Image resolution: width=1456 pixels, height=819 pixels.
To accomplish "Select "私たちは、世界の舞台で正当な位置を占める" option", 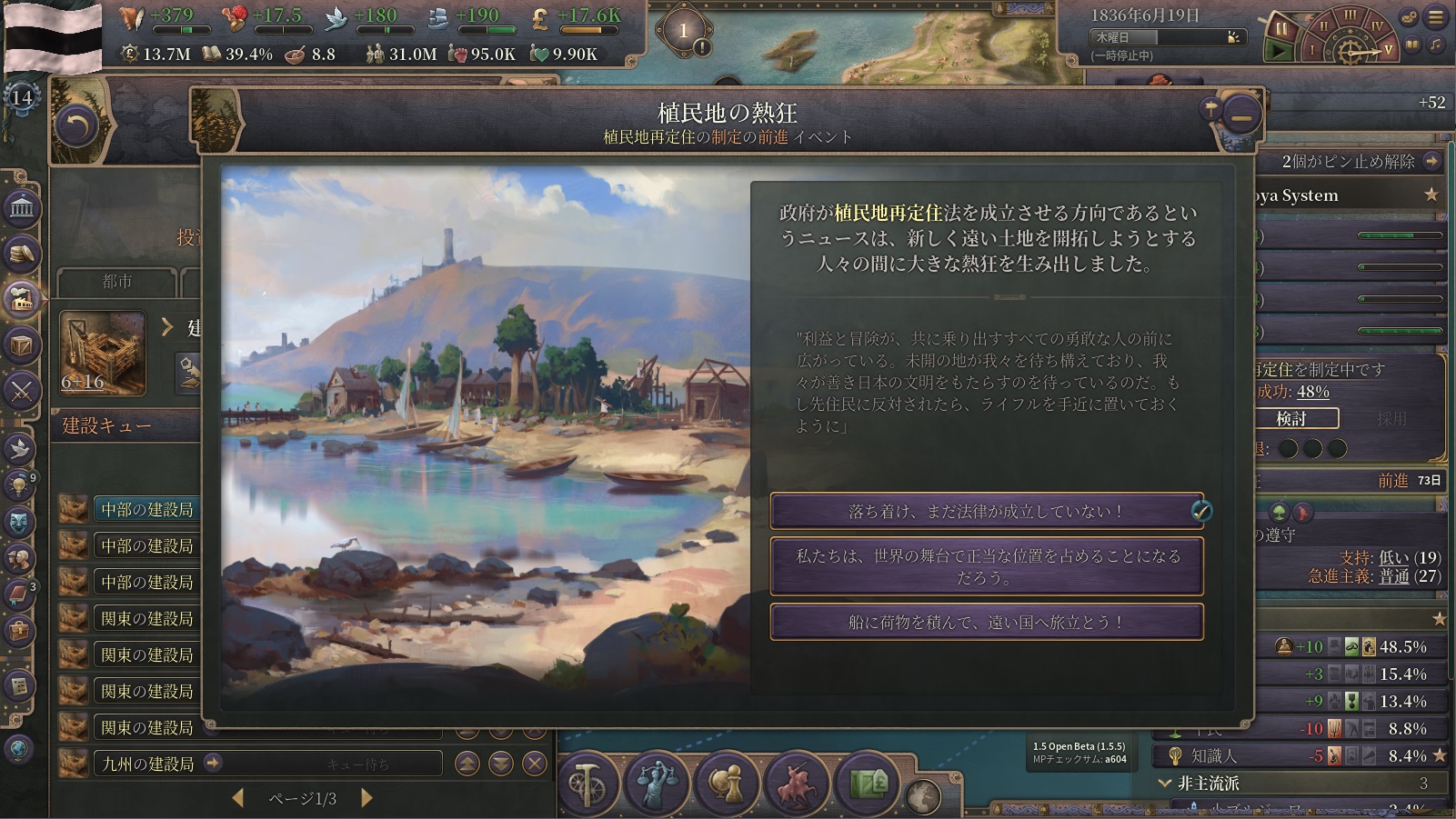I will point(986,566).
